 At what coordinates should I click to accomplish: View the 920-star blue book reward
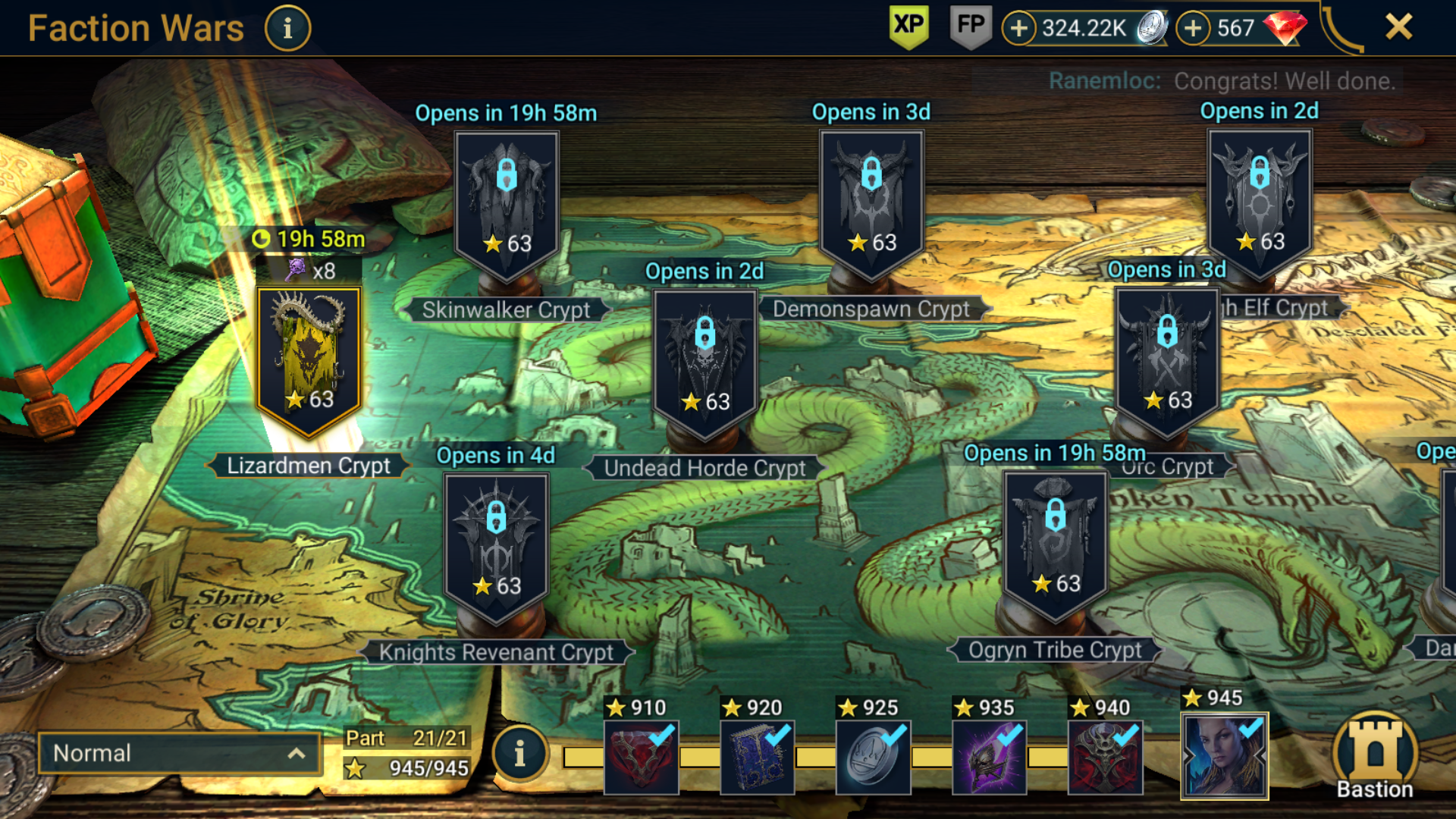pyautogui.click(x=757, y=757)
